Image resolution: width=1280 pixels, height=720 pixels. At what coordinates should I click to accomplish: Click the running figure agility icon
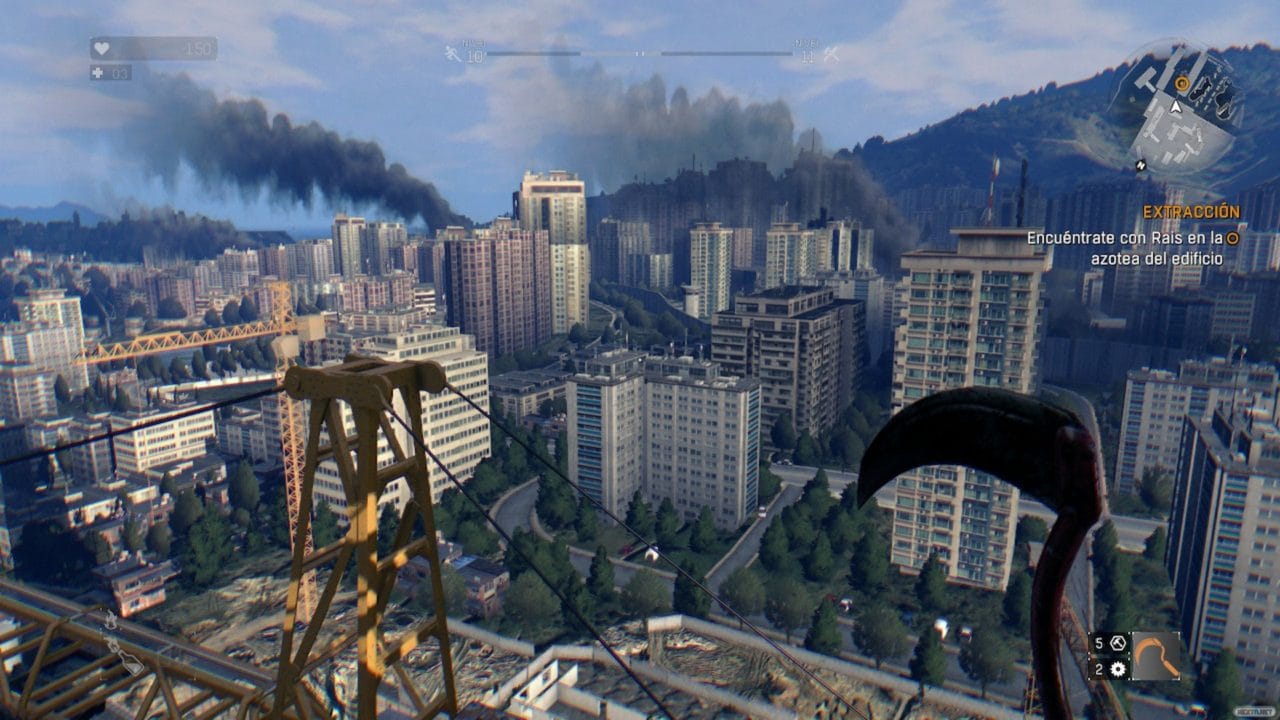tap(454, 53)
